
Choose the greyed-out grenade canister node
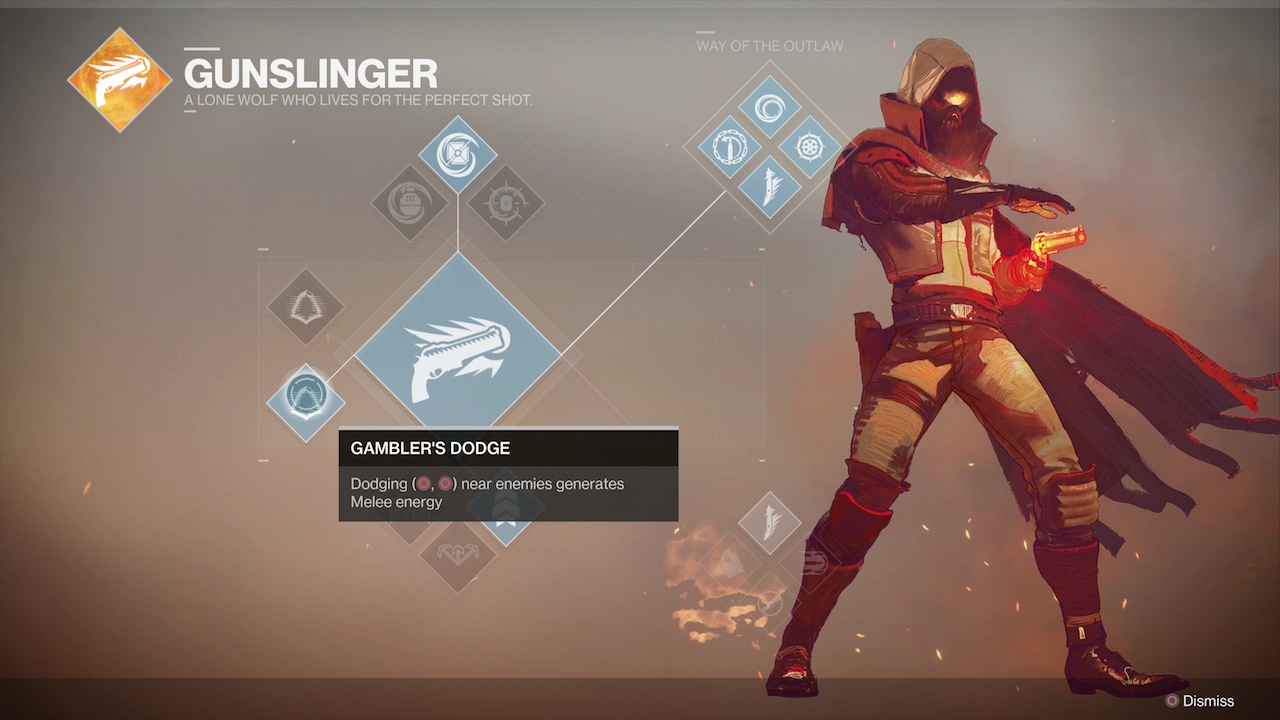(x=410, y=203)
